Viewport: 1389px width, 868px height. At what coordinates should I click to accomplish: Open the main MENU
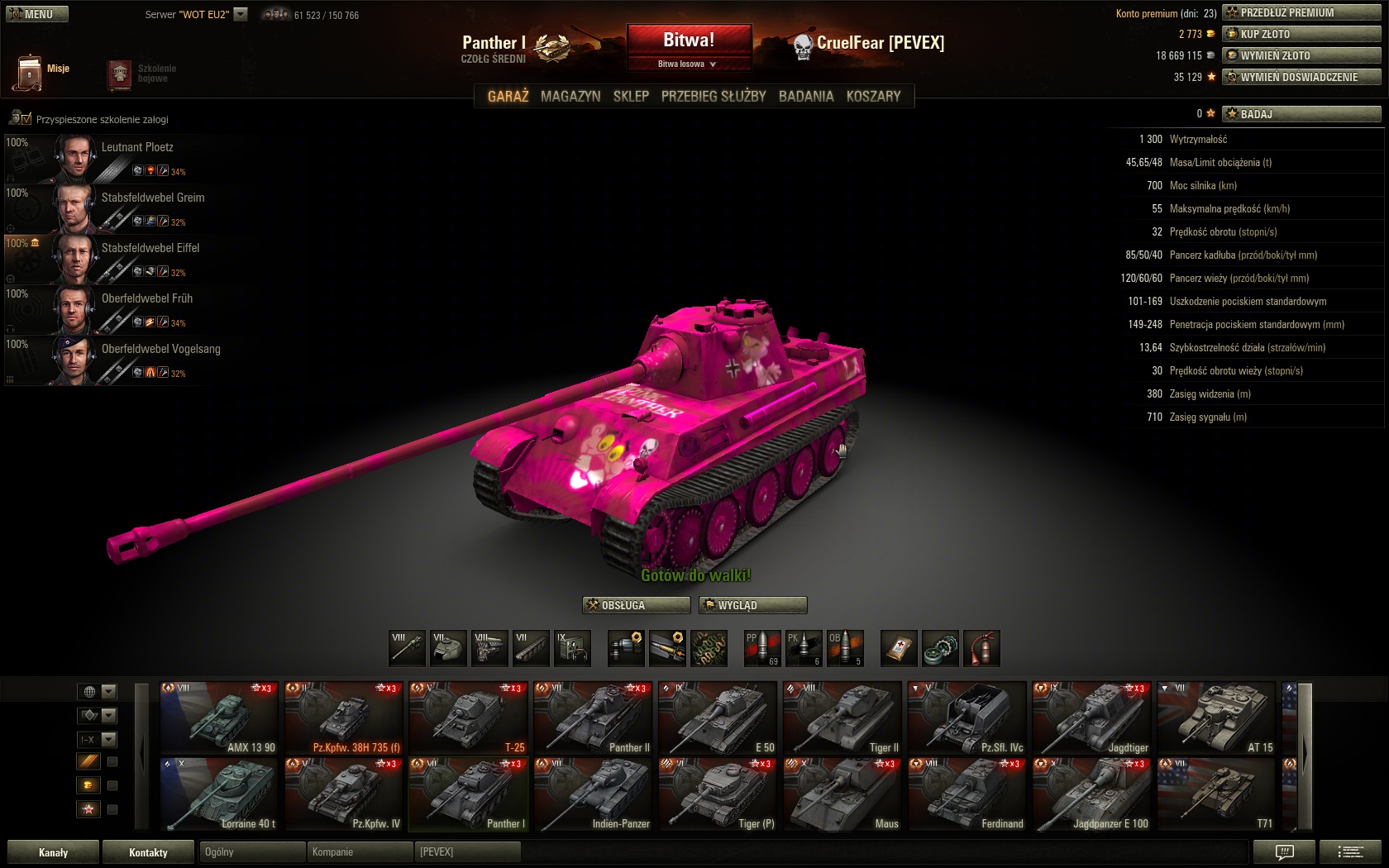[x=37, y=14]
